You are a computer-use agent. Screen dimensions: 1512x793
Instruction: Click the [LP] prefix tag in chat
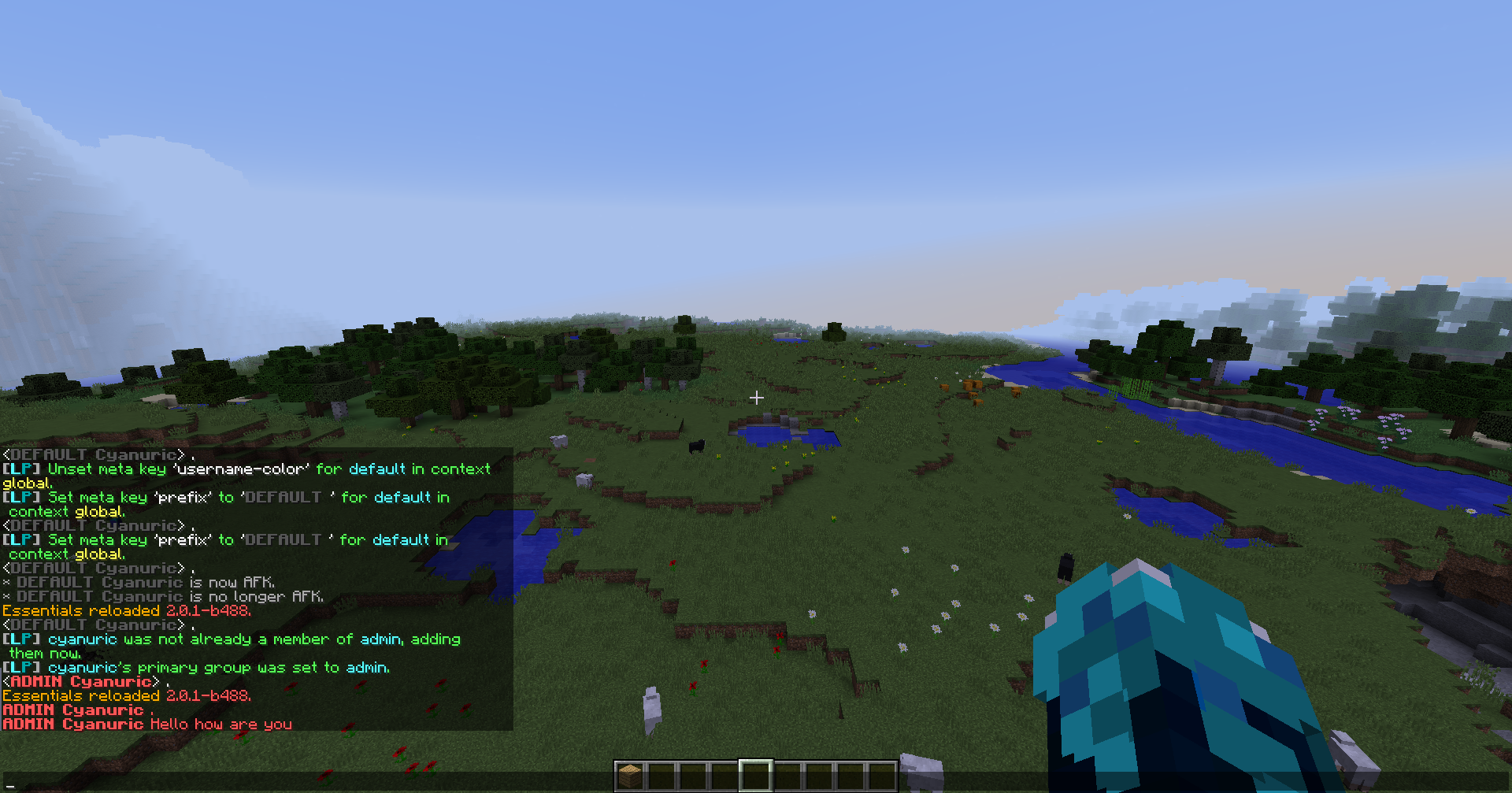tap(20, 469)
